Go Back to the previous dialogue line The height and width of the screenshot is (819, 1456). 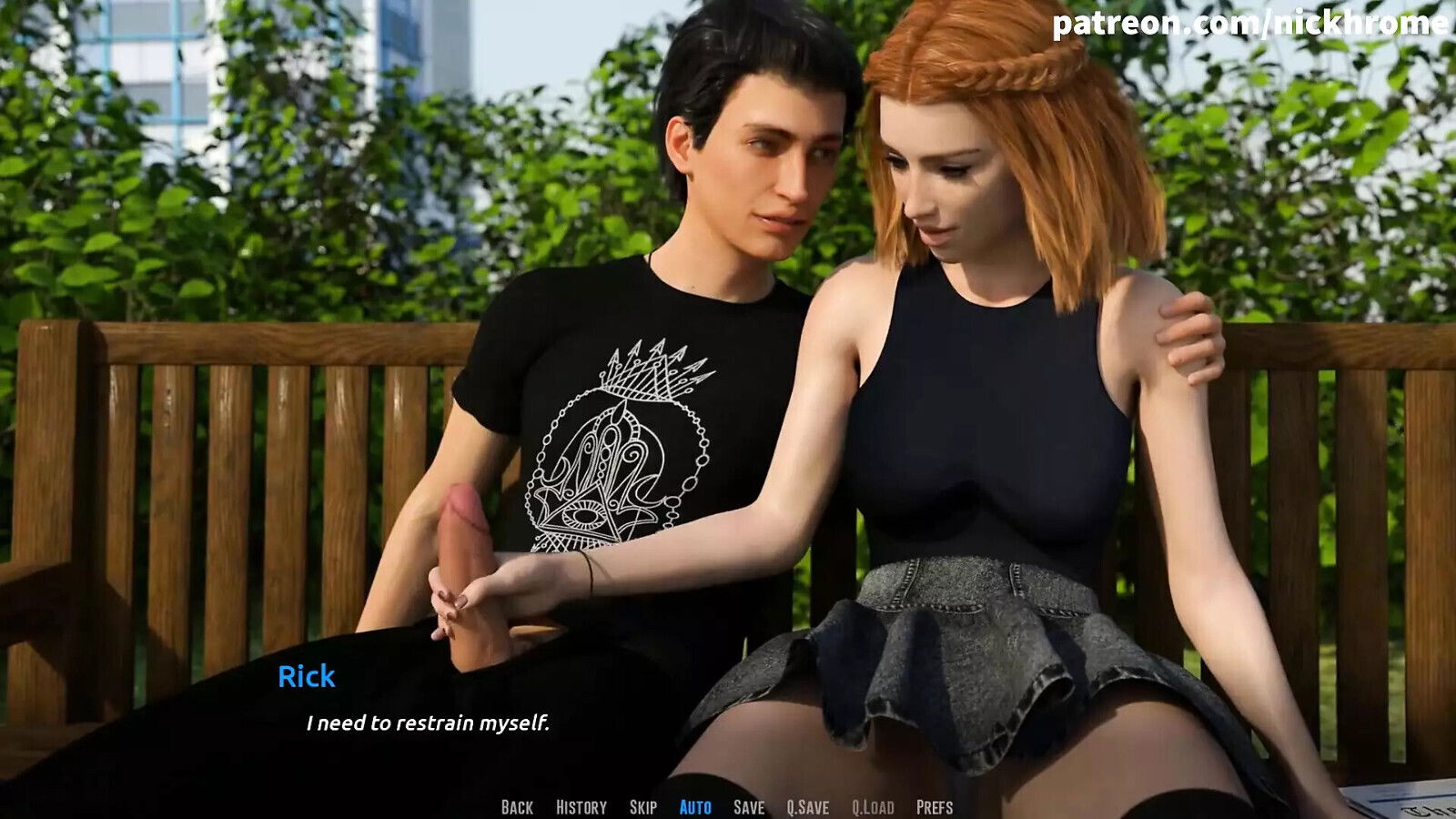coord(519,804)
